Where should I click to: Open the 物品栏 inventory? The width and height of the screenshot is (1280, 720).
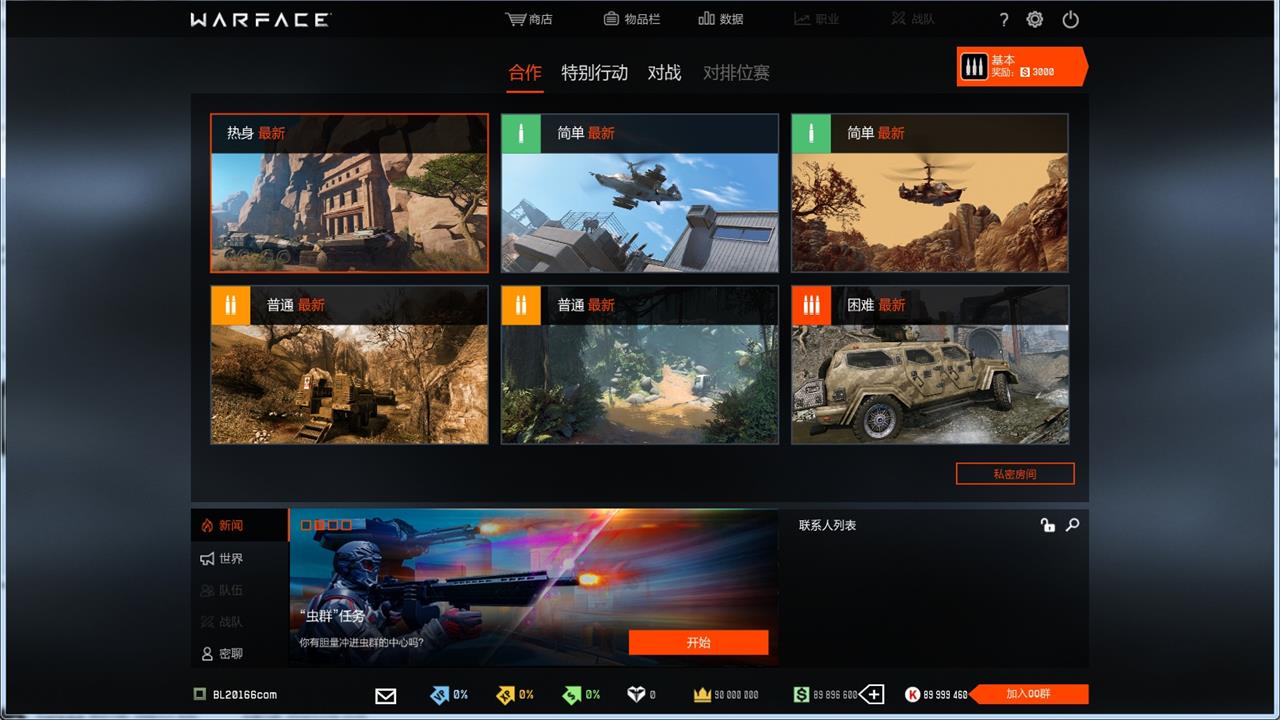[632, 19]
